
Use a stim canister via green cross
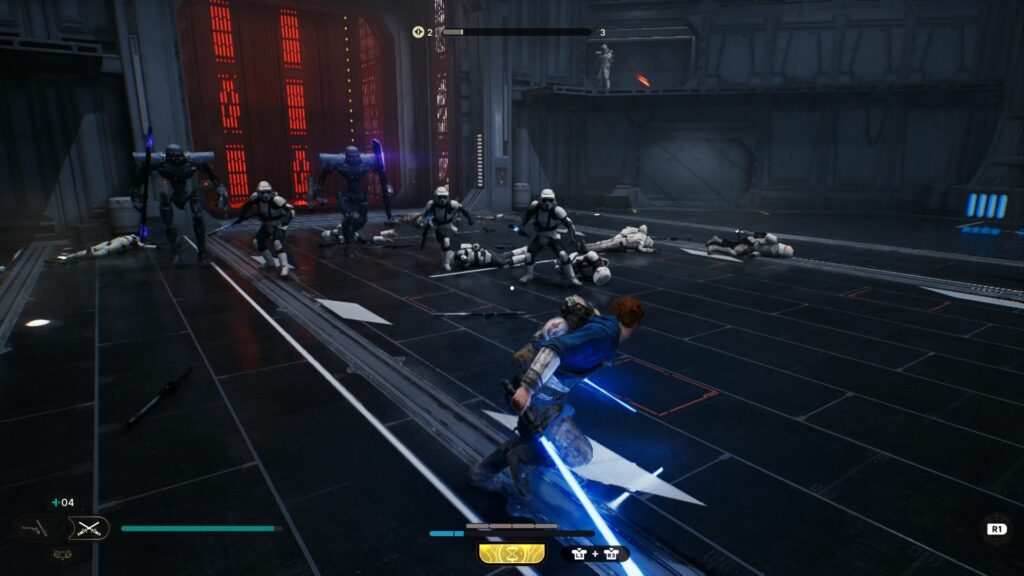56,502
